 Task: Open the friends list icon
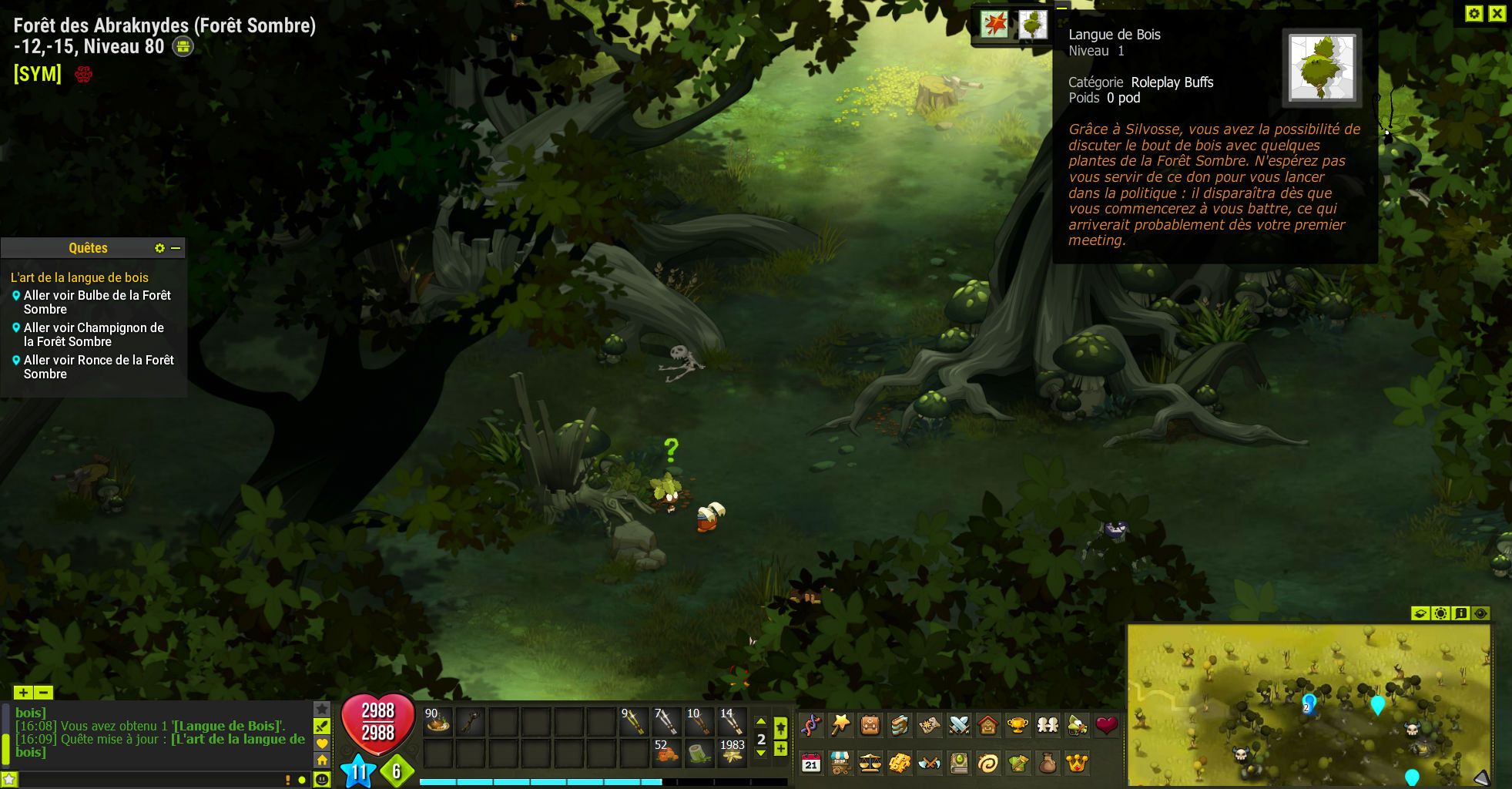1048,725
